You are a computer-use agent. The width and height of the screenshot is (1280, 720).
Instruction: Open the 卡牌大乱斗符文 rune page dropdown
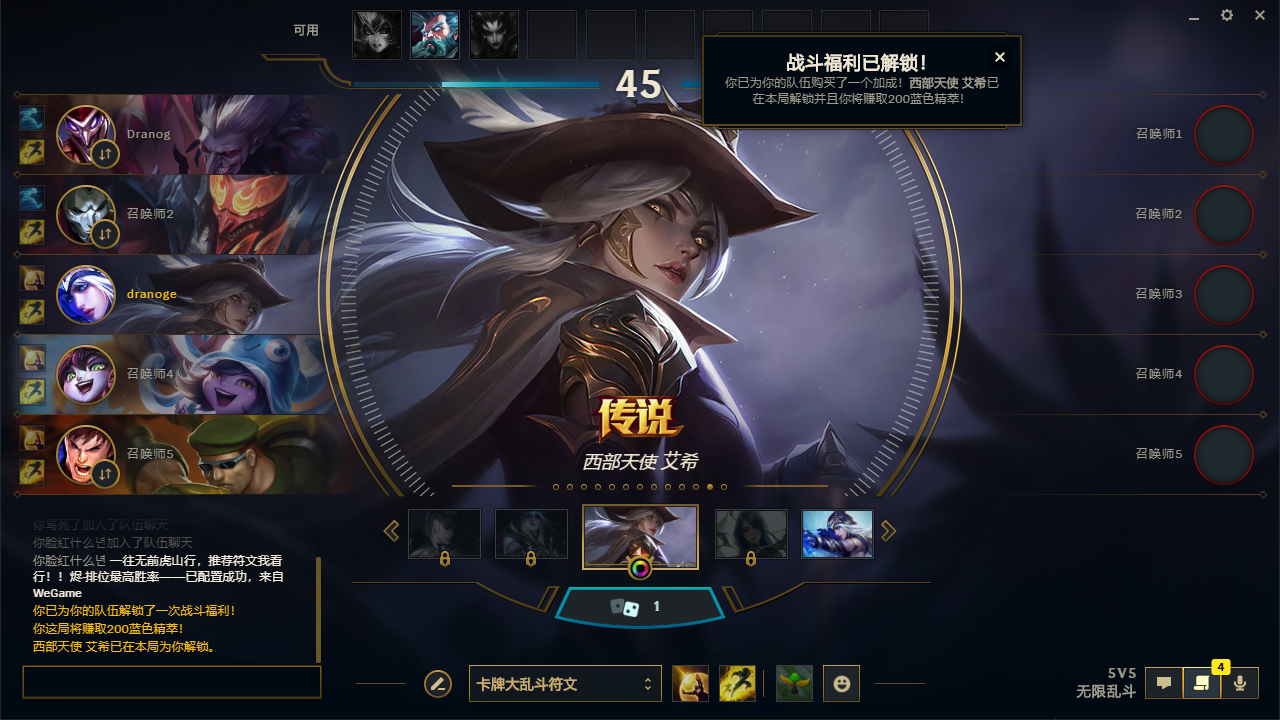[565, 684]
